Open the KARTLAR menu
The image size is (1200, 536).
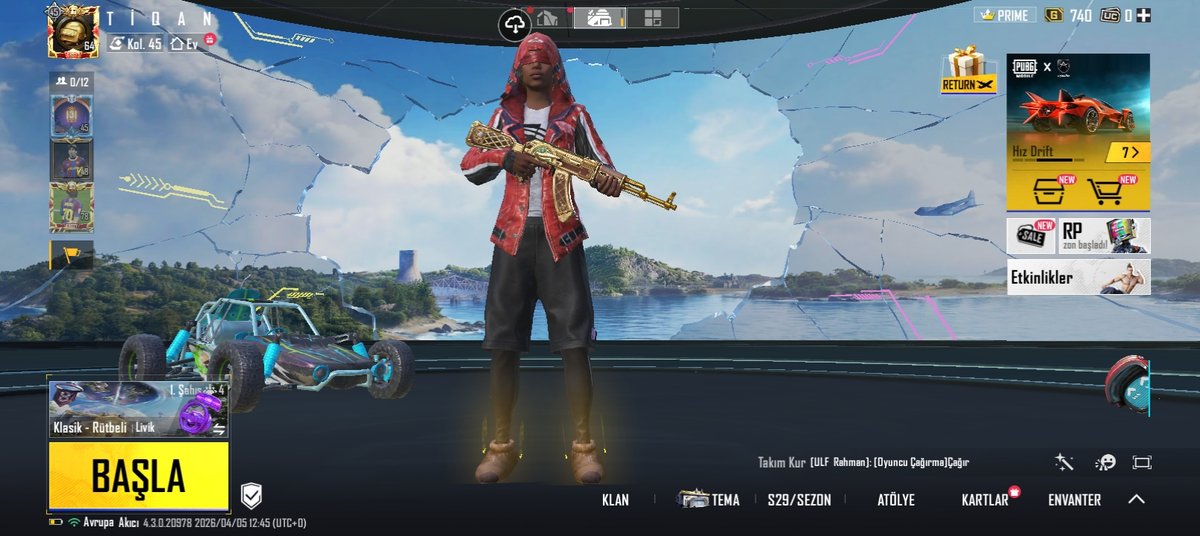pyautogui.click(x=985, y=500)
